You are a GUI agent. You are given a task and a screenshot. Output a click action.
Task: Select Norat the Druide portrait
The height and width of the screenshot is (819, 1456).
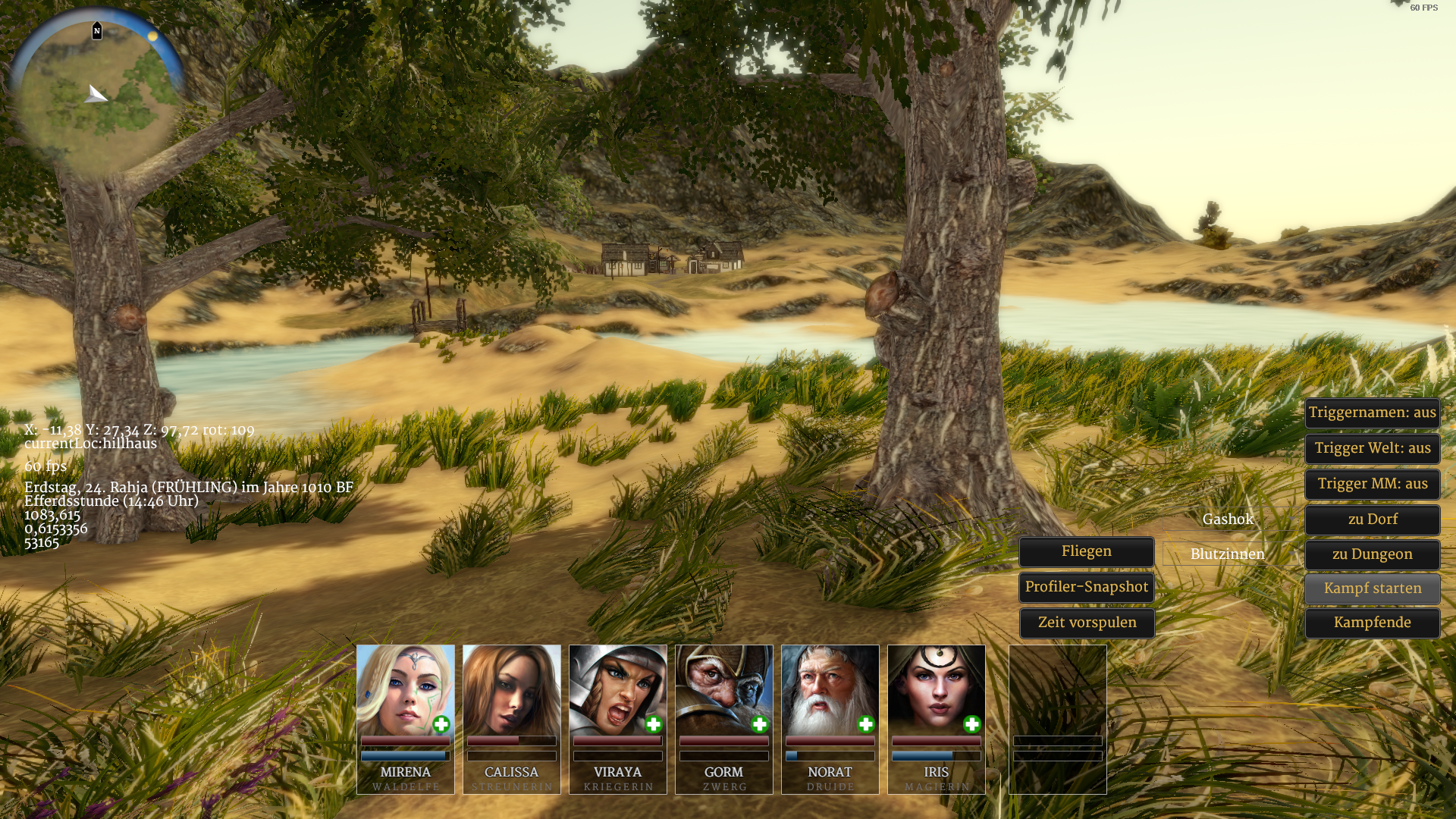(x=830, y=689)
